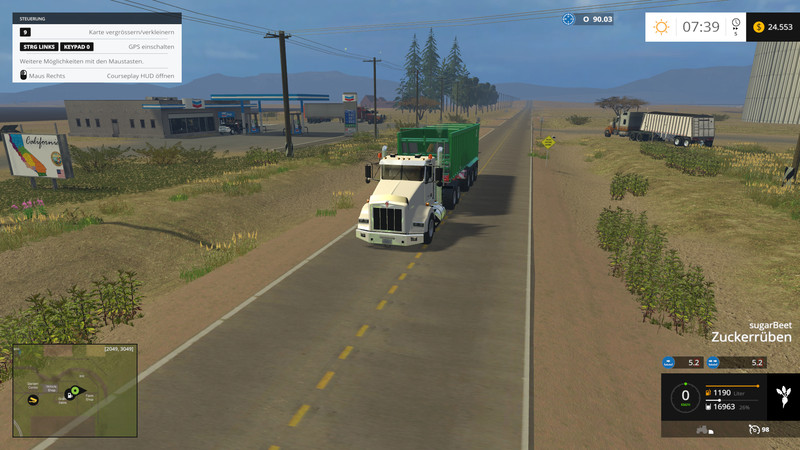Click the sunny weather icon
The image size is (800, 450).
(x=662, y=27)
